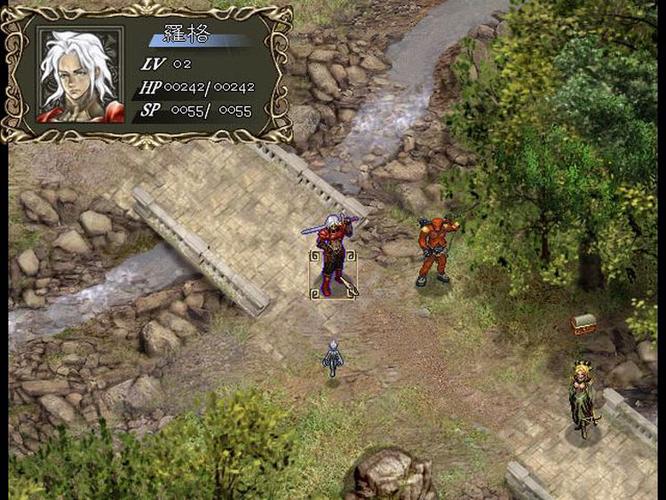Select the swordsman inside the selection brackets
The width and height of the screenshot is (666, 500).
tap(333, 255)
